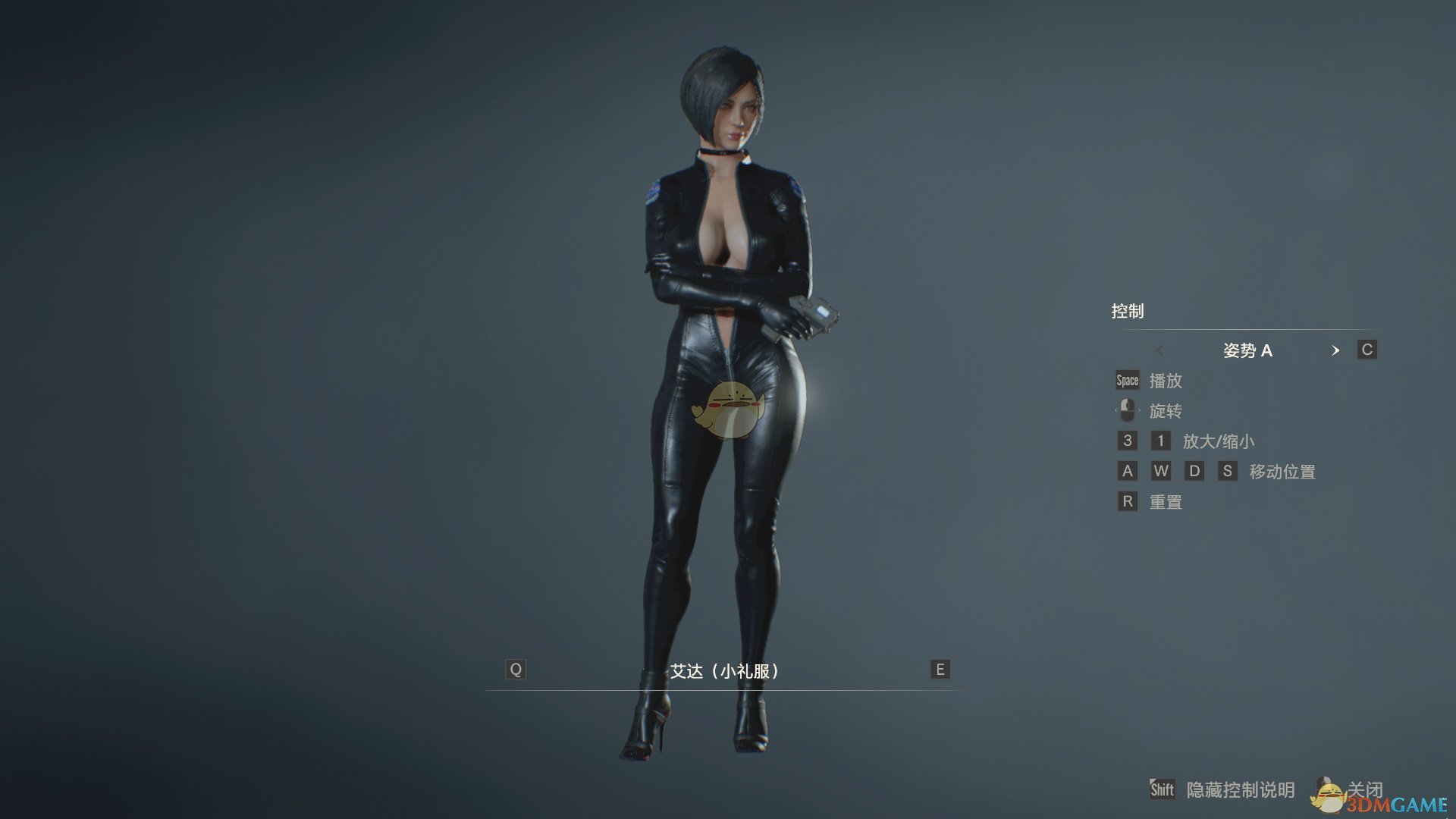1456x819 pixels.
Task: Toggle pose playback with 播放
Action: tap(1172, 381)
